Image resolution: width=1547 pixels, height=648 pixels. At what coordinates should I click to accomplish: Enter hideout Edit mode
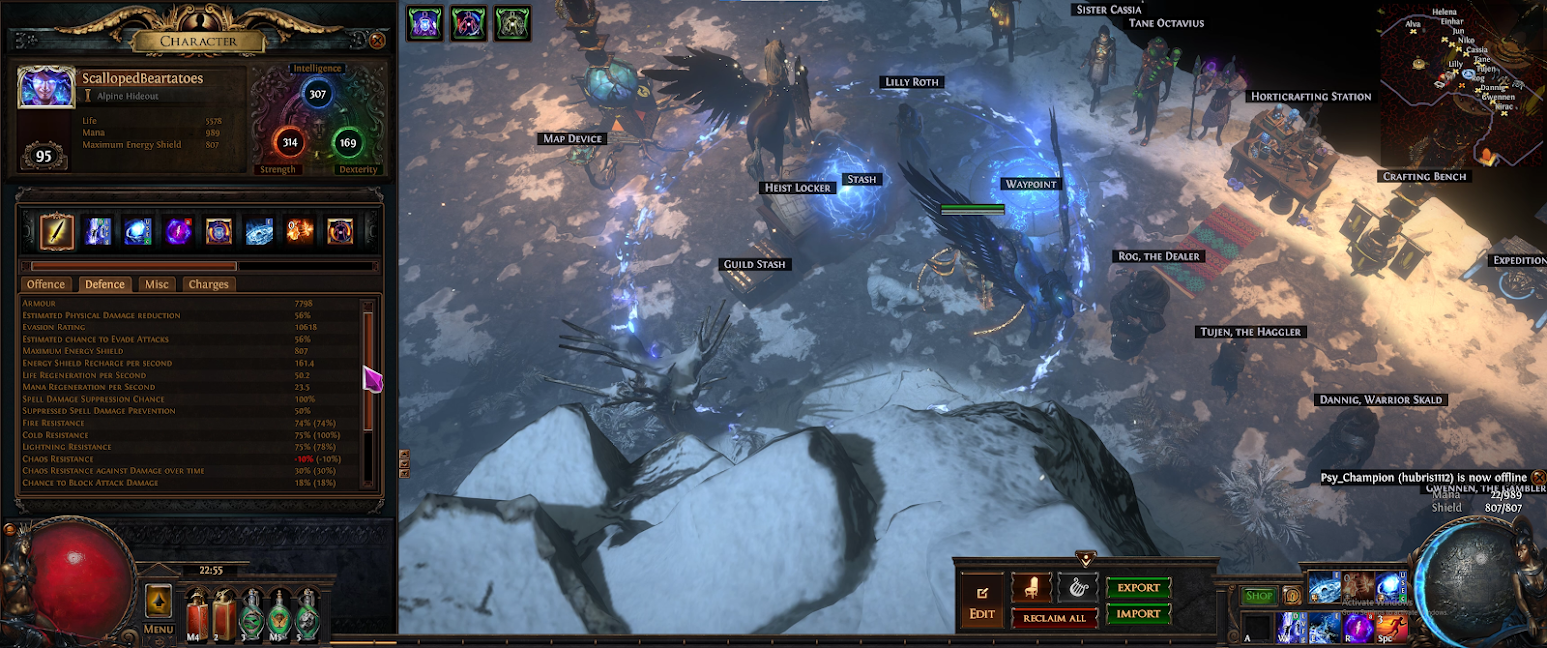click(982, 602)
